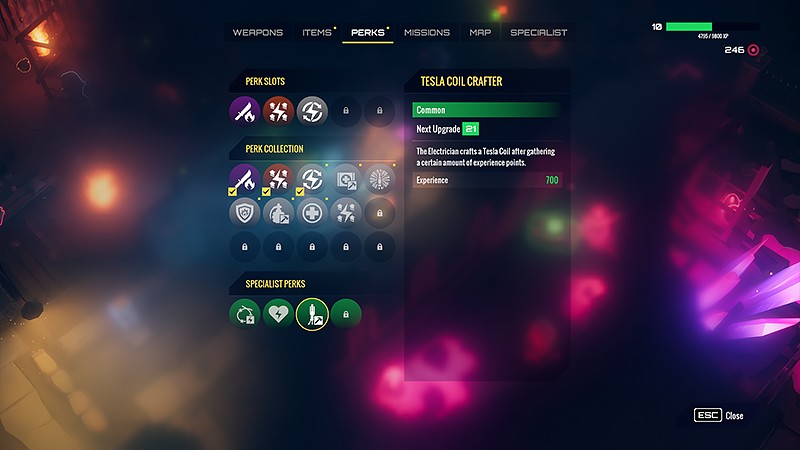Show the Map tab
Image resolution: width=800 pixels, height=450 pixels.
[x=480, y=32]
